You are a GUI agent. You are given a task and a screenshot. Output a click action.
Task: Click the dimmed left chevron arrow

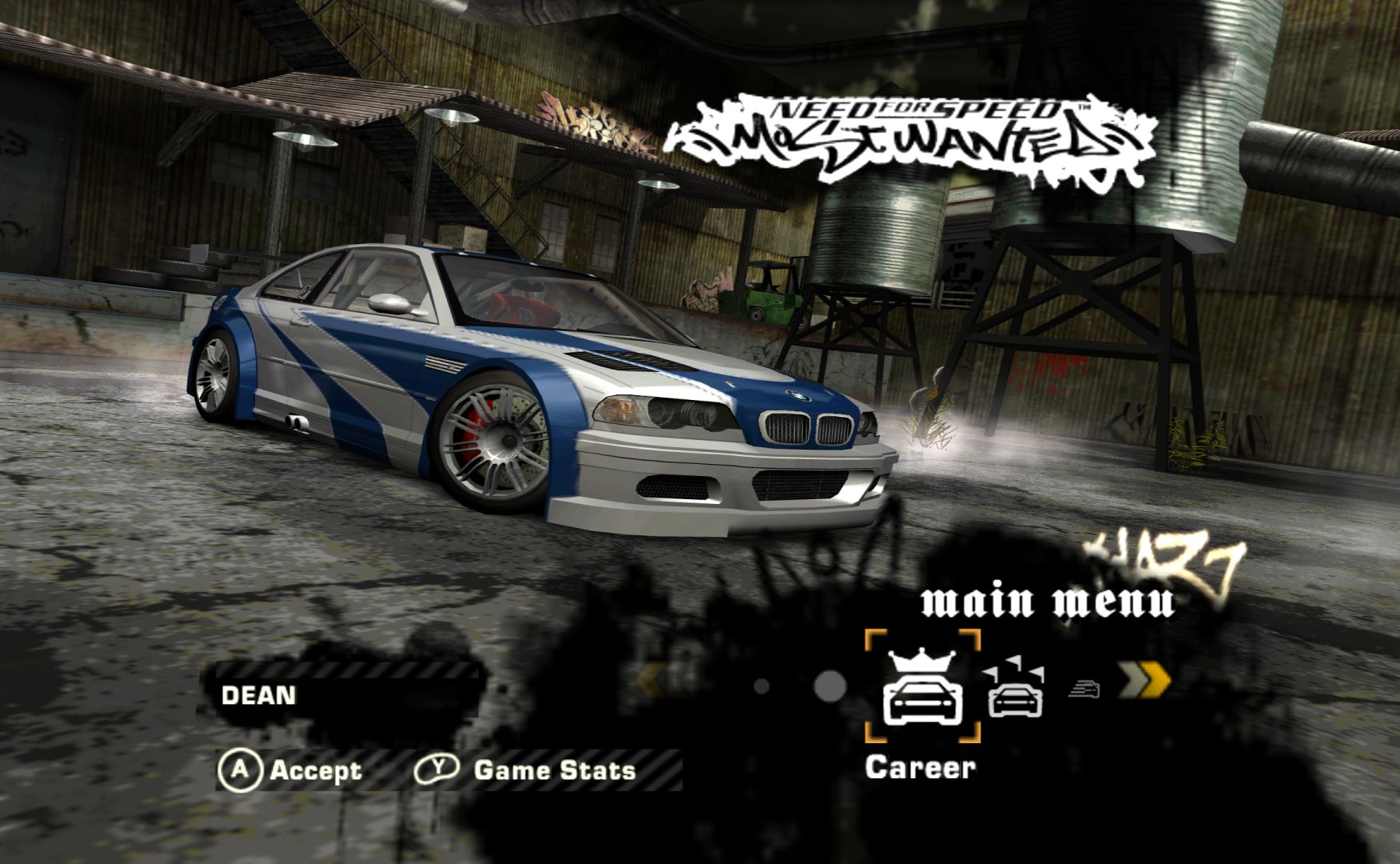pos(652,682)
